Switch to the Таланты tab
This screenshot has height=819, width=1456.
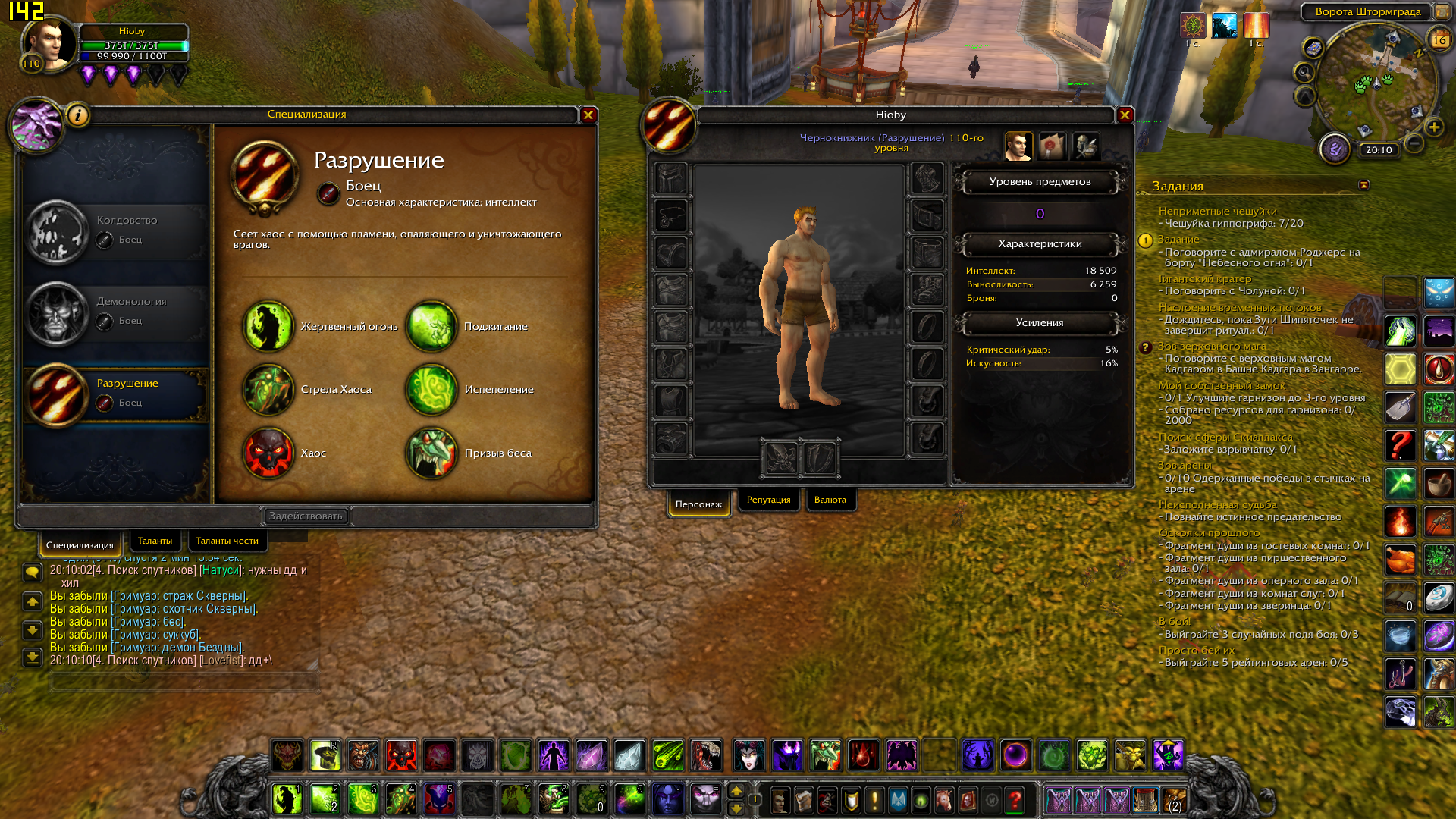pyautogui.click(x=155, y=541)
